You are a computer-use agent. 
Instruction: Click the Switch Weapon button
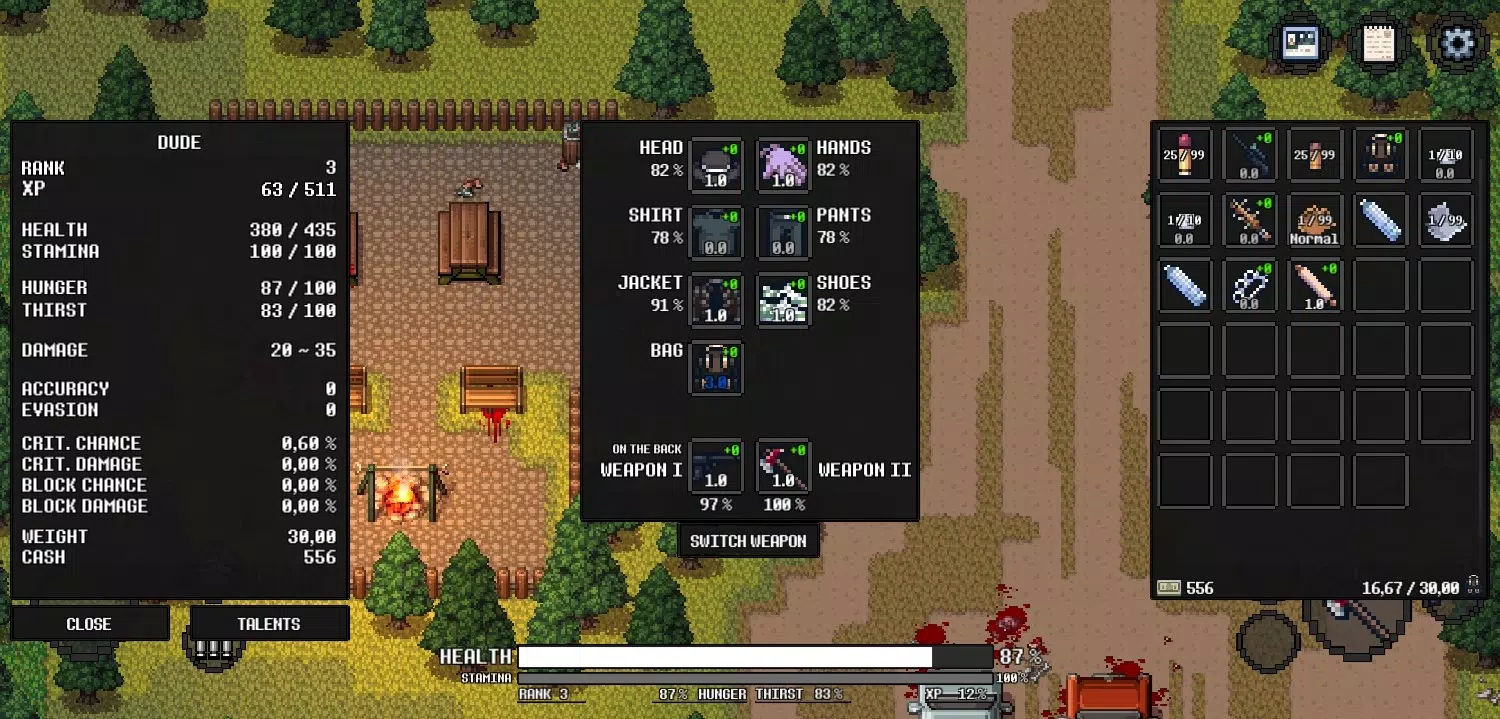tap(748, 541)
